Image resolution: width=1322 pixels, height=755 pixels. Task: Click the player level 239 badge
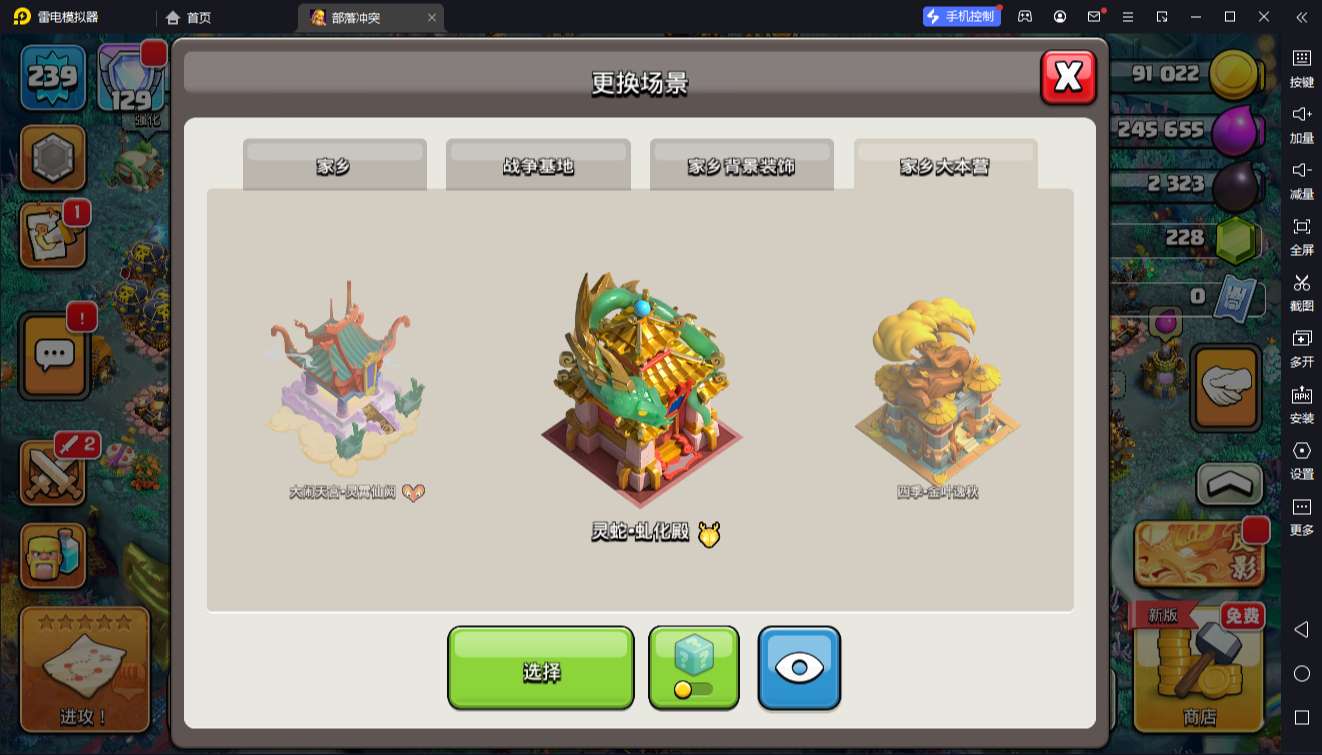tap(53, 77)
